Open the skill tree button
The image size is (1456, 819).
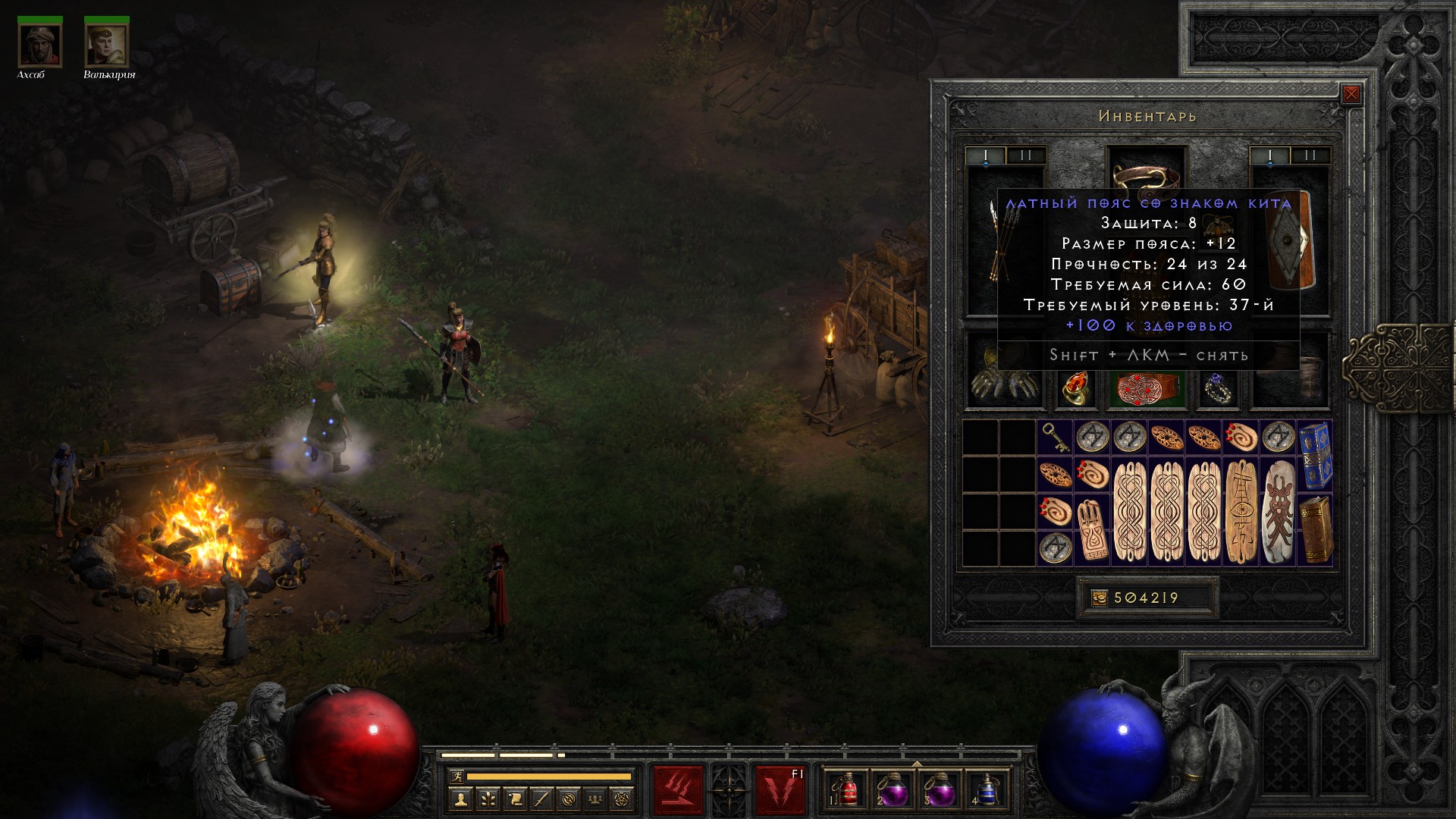[x=487, y=799]
